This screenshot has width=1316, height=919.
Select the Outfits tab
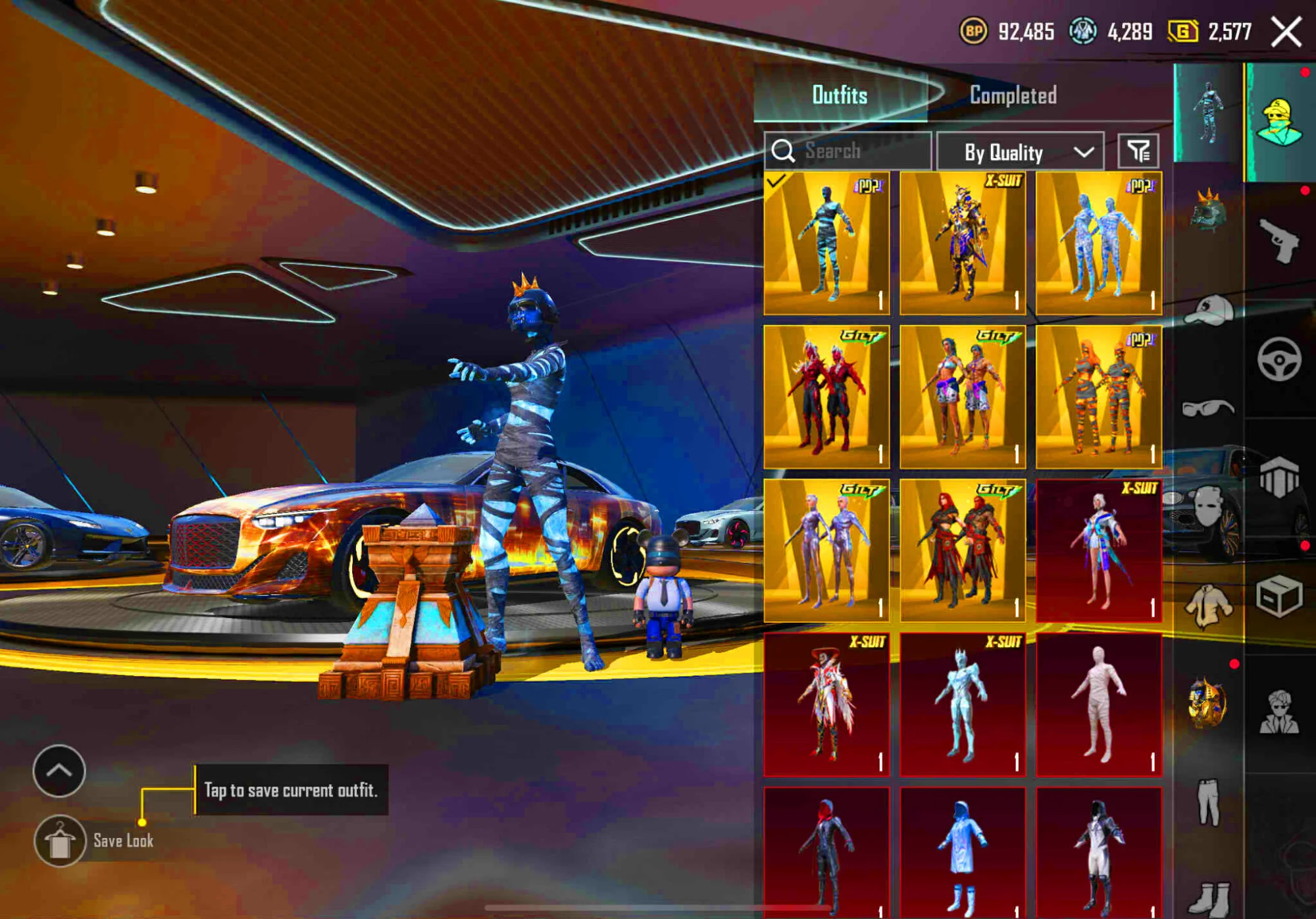point(840,95)
